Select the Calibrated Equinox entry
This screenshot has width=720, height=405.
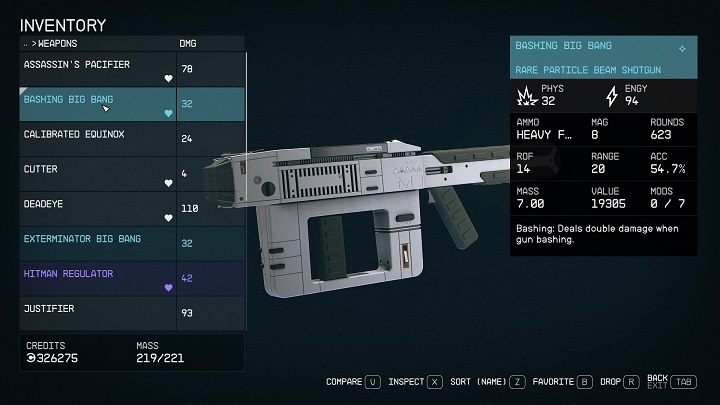point(98,136)
